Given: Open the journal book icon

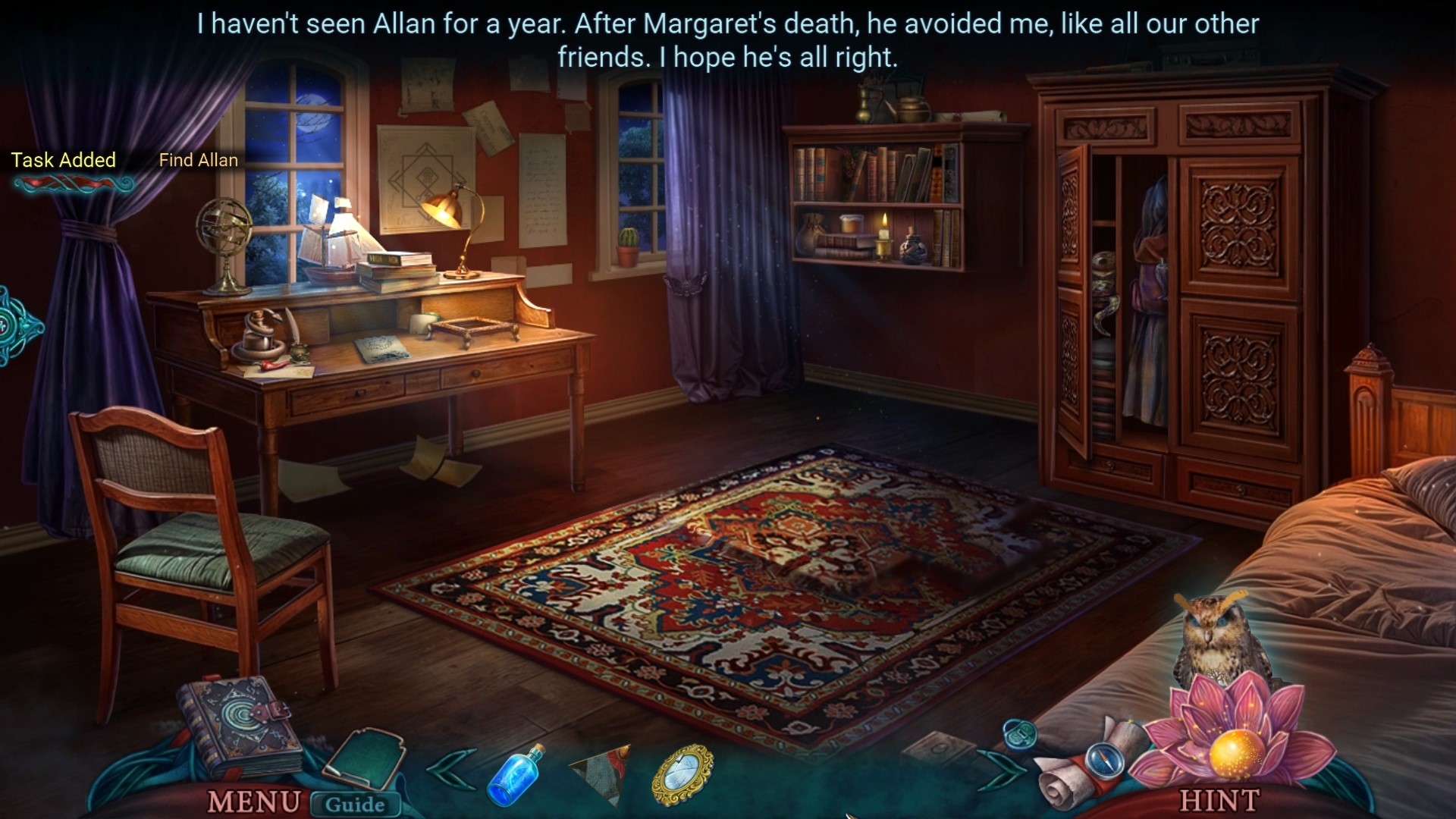Looking at the screenshot, I should coord(234,724).
